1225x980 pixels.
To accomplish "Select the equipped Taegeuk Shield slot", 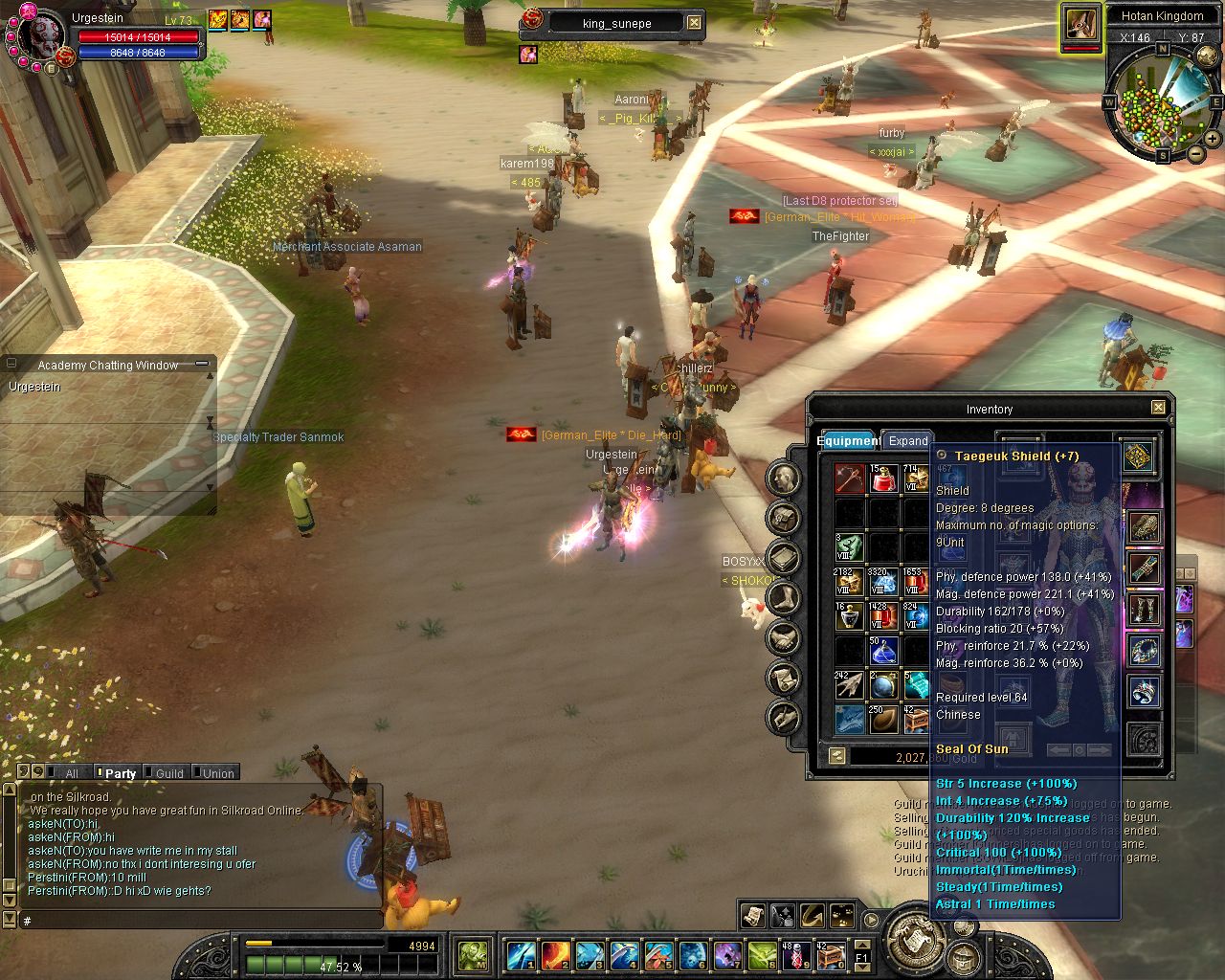I will click(x=1138, y=457).
